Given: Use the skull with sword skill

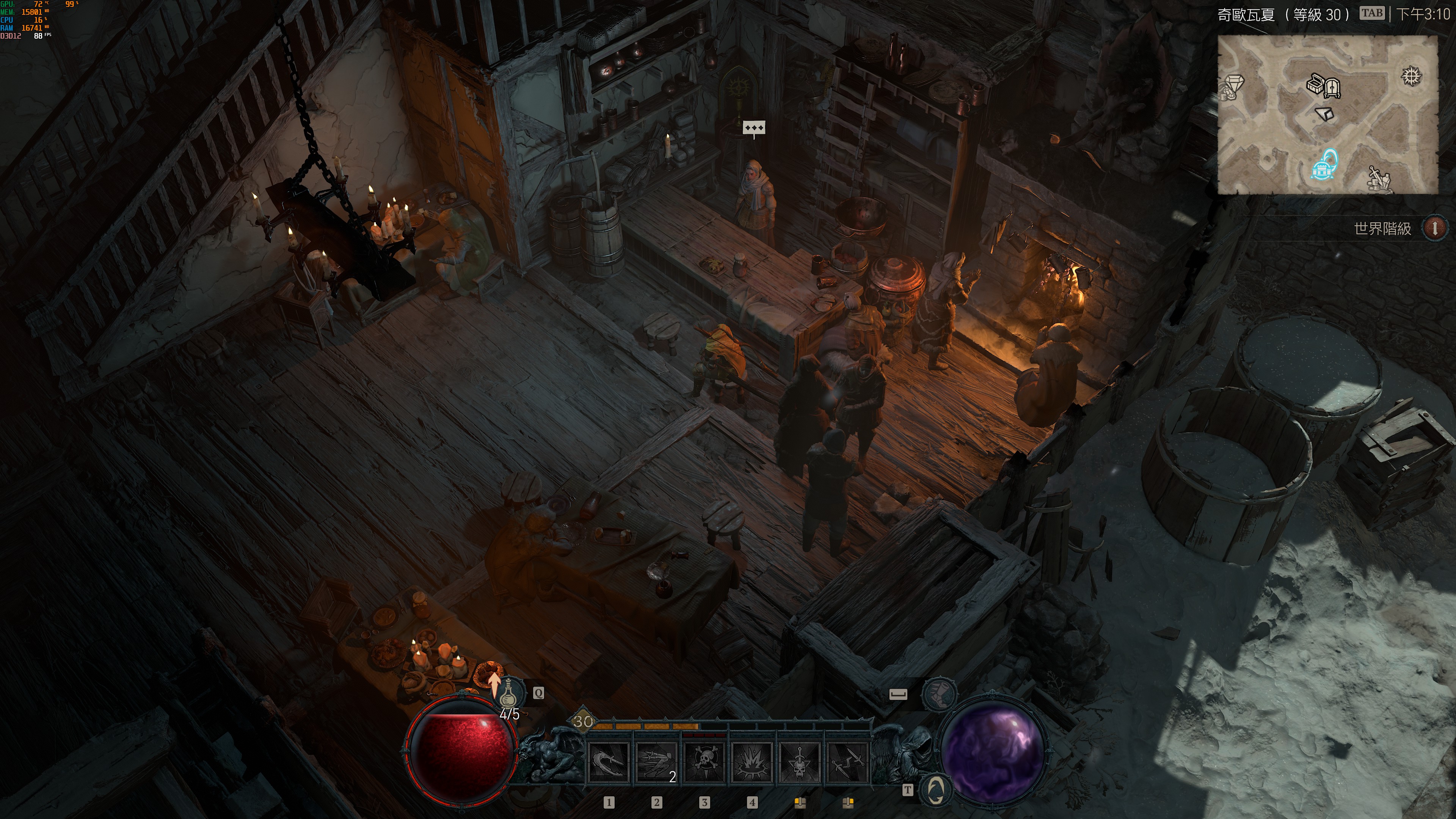Looking at the screenshot, I should 800,763.
